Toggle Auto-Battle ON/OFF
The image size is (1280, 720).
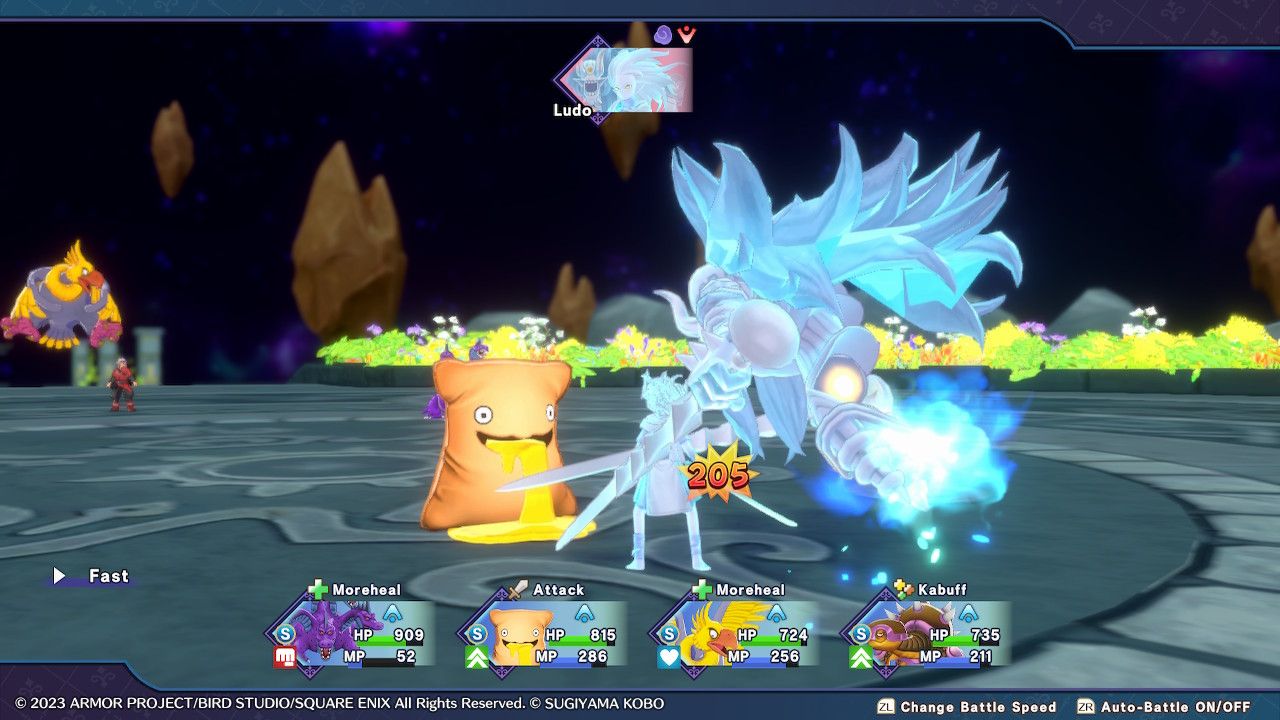coord(1176,707)
